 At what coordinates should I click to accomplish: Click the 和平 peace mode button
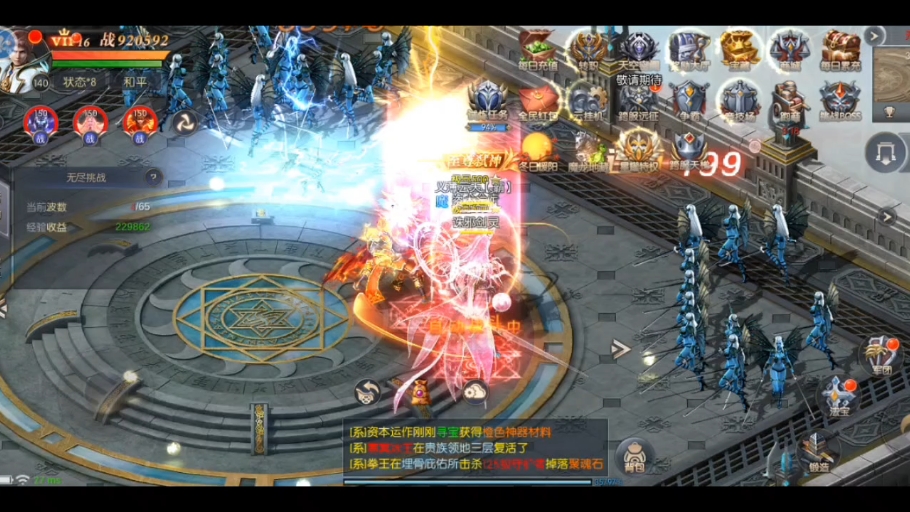coord(135,82)
